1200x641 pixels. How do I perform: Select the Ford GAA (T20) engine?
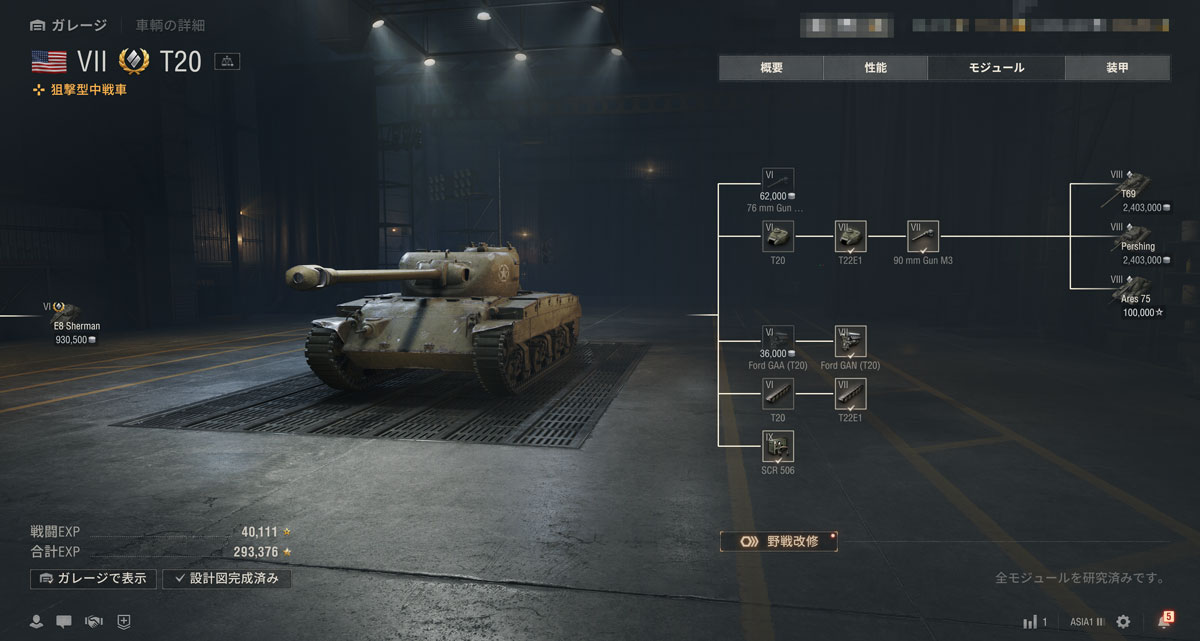[x=778, y=341]
